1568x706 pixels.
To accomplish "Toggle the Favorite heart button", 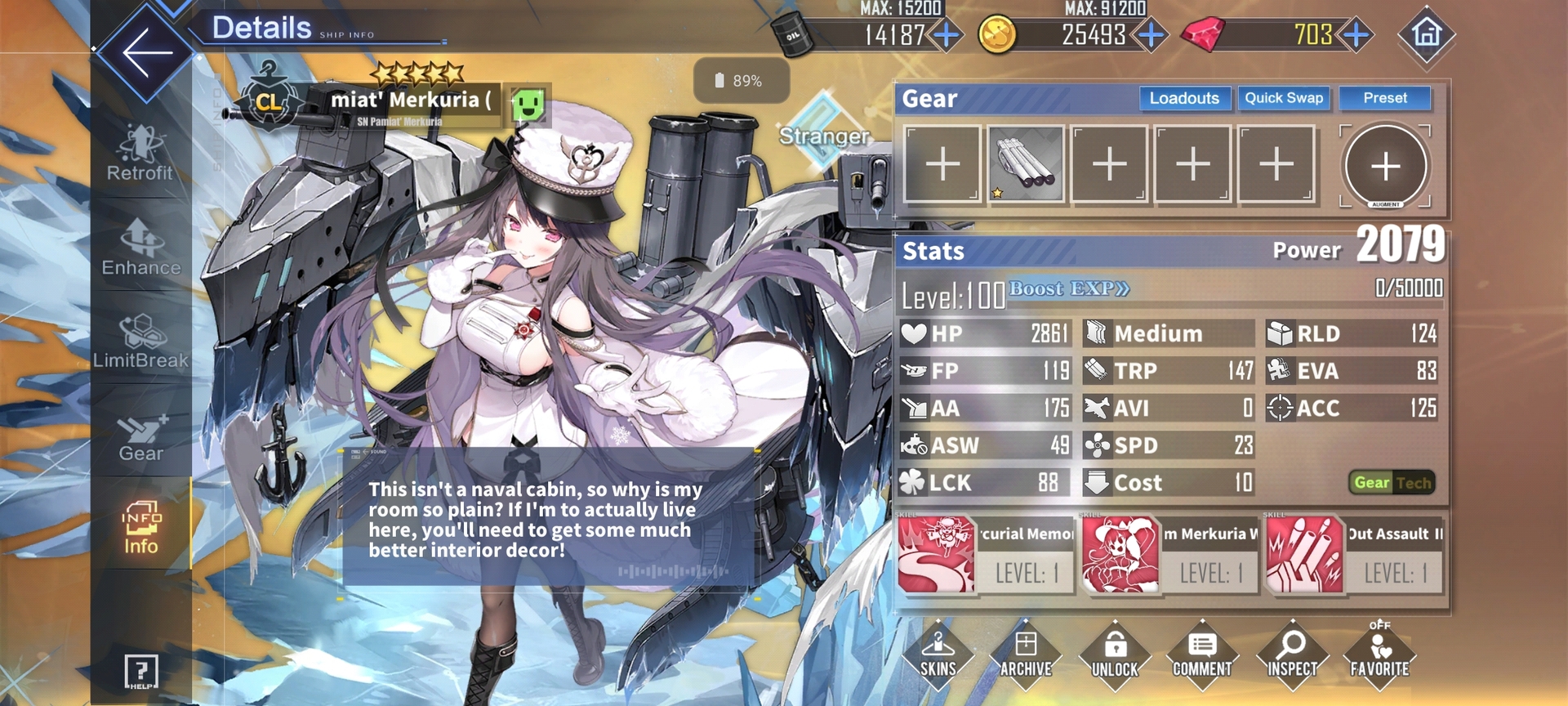I will [1379, 655].
